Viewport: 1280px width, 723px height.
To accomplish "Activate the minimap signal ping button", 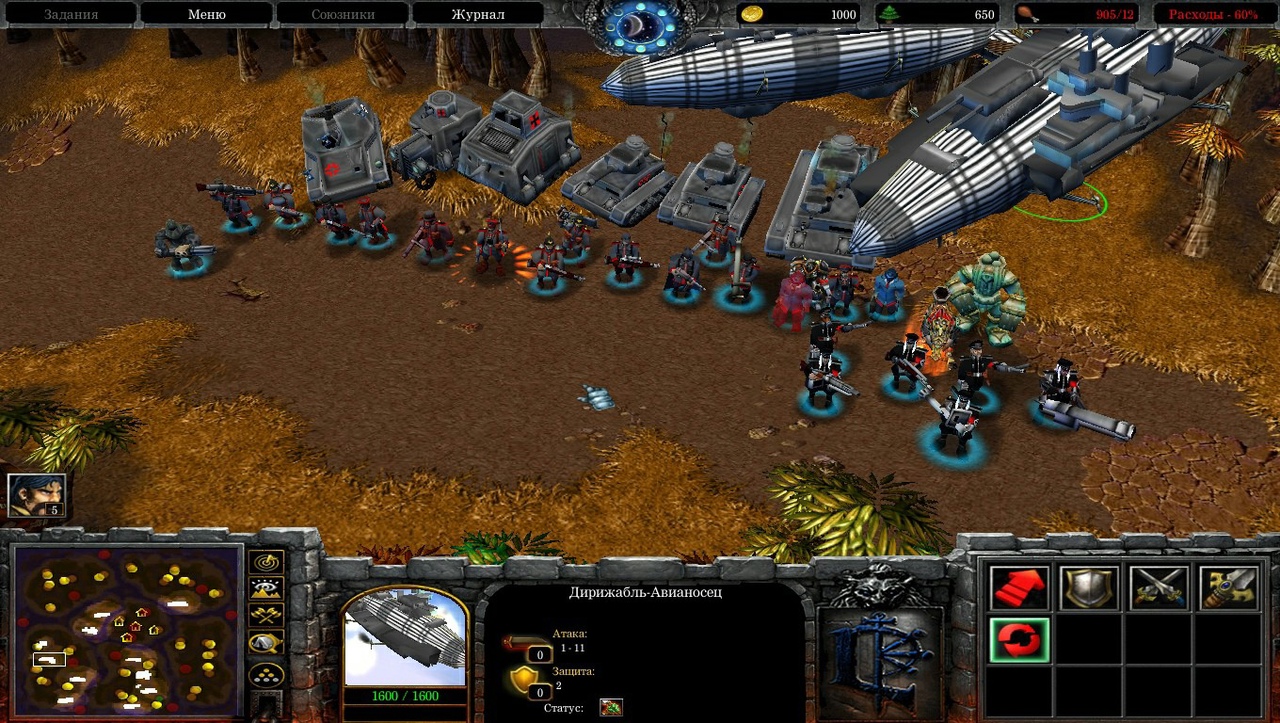I will point(266,562).
